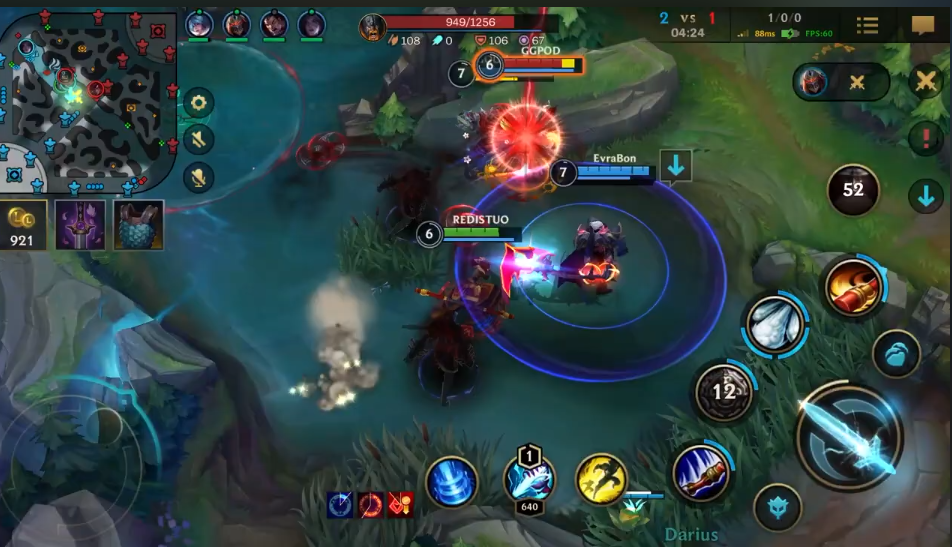Image resolution: width=952 pixels, height=547 pixels.
Task: Tap the minimap in the corner
Action: [88, 98]
